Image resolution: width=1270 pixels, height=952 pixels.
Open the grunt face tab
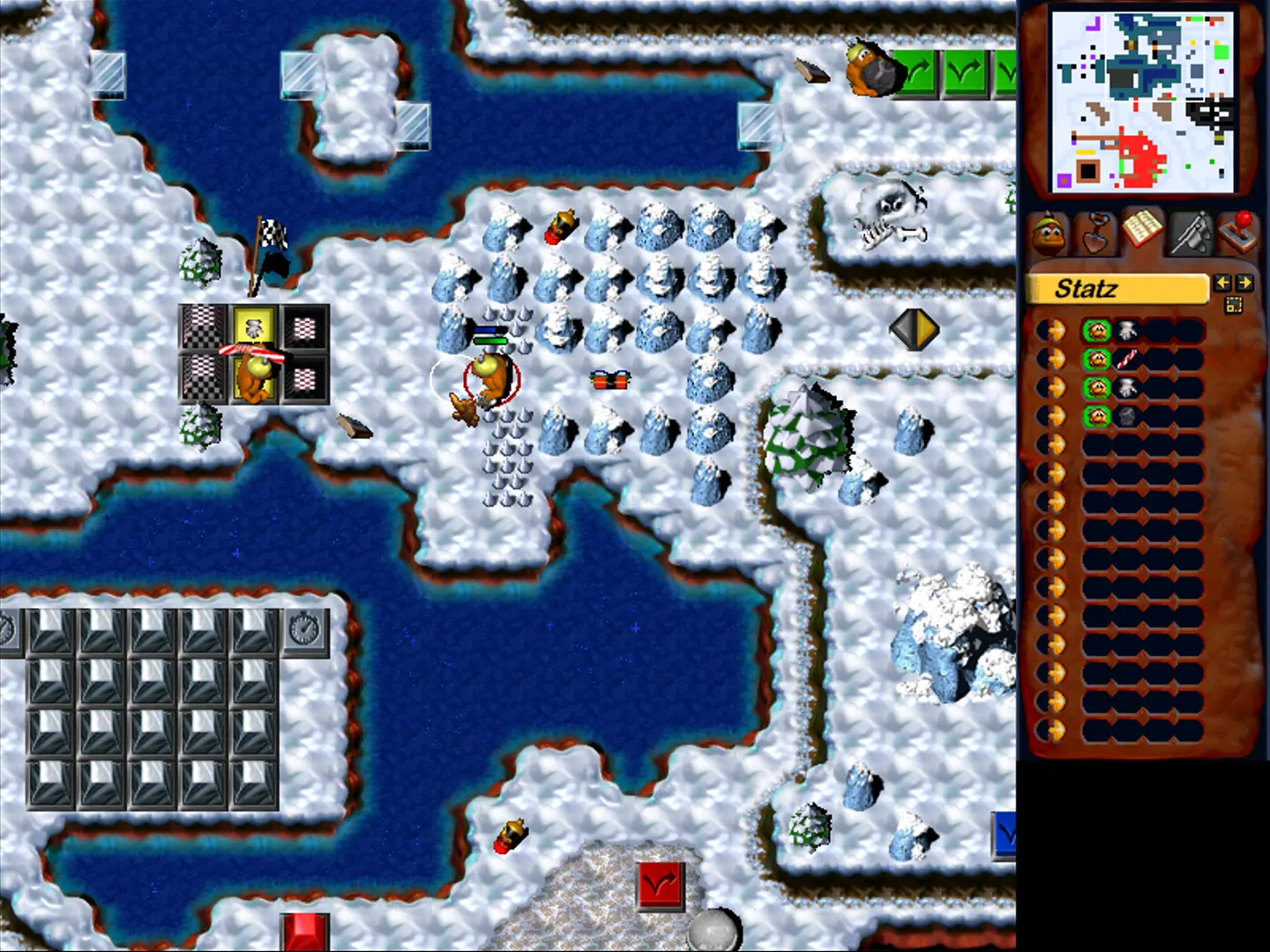coord(1049,234)
